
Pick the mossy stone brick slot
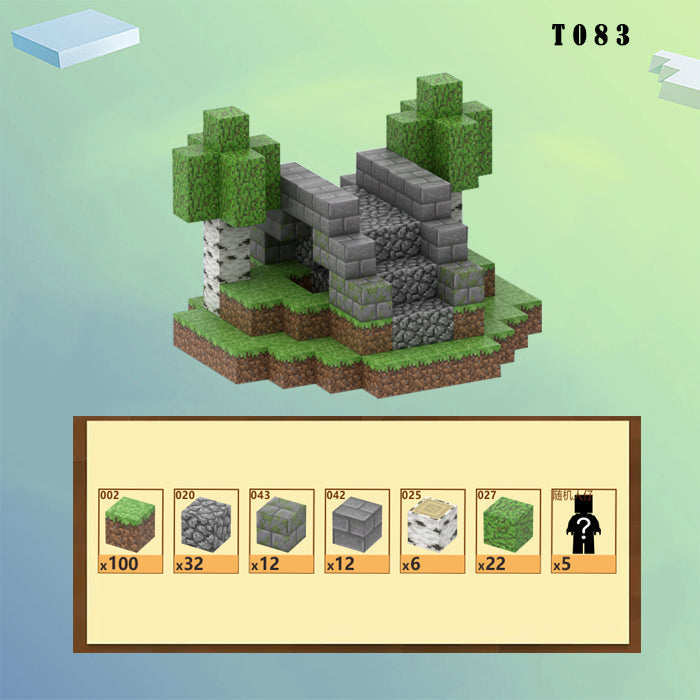282,531
